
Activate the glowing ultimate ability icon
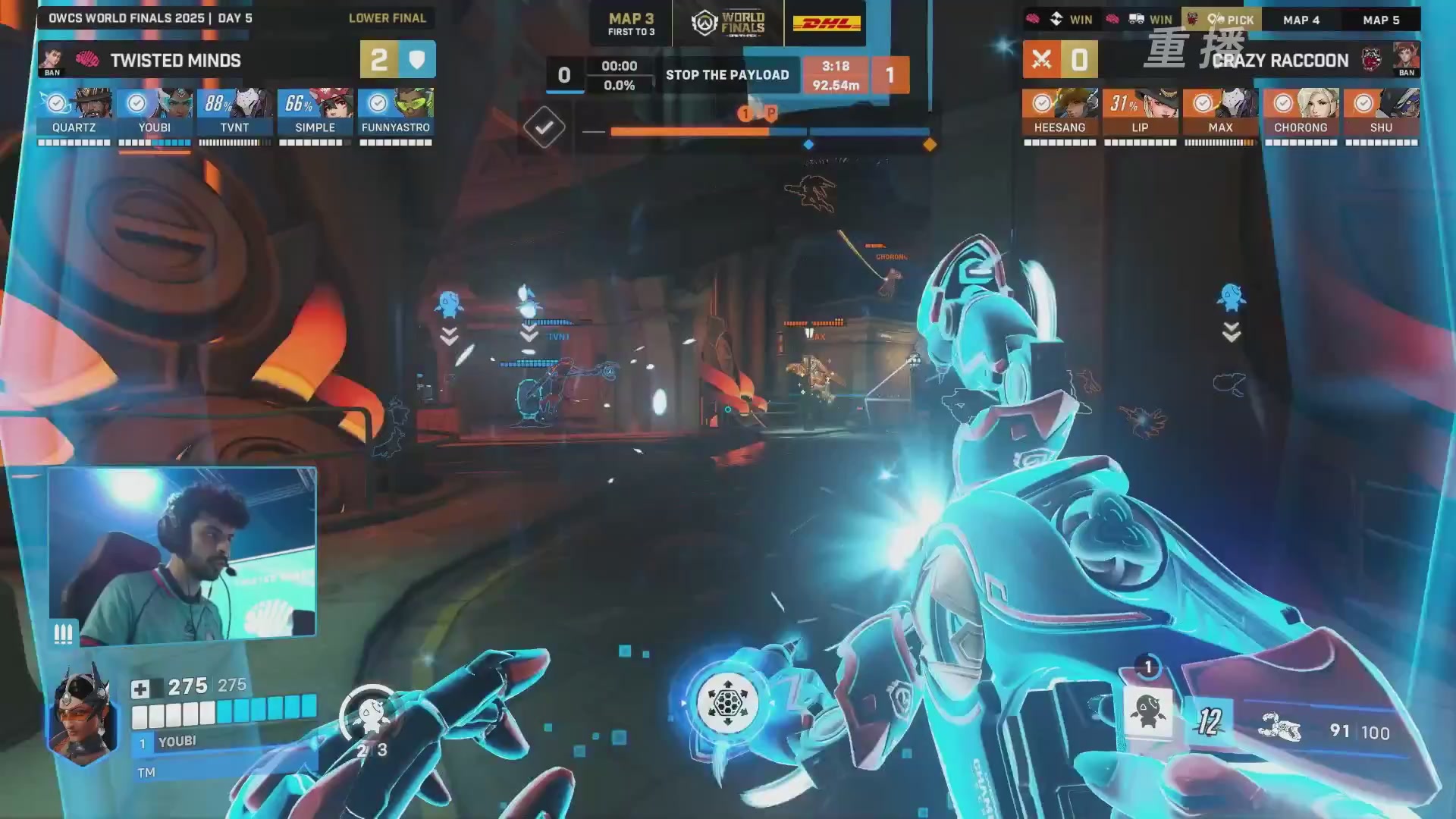pyautogui.click(x=727, y=703)
